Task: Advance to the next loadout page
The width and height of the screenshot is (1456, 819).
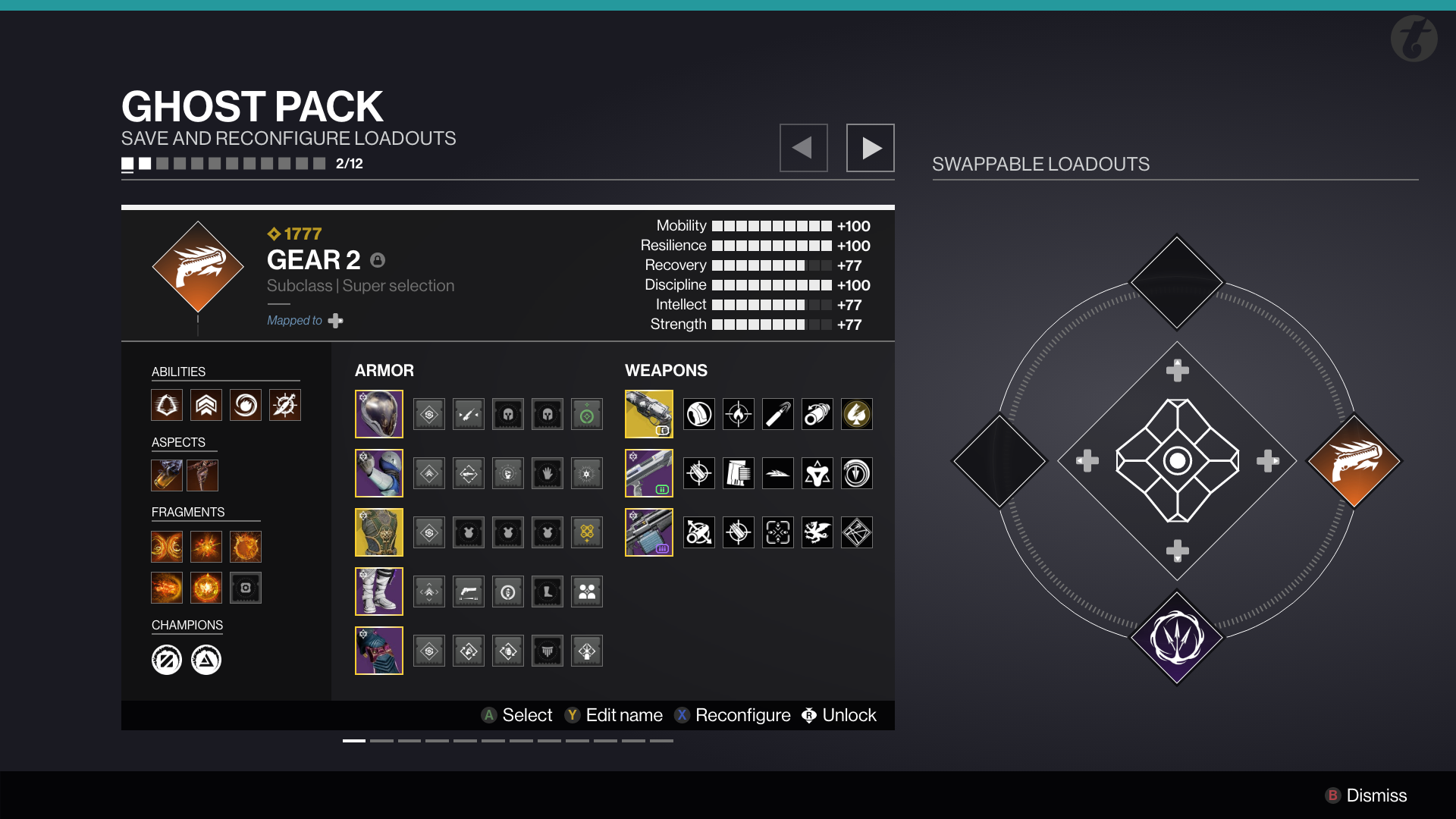Action: pos(870,148)
